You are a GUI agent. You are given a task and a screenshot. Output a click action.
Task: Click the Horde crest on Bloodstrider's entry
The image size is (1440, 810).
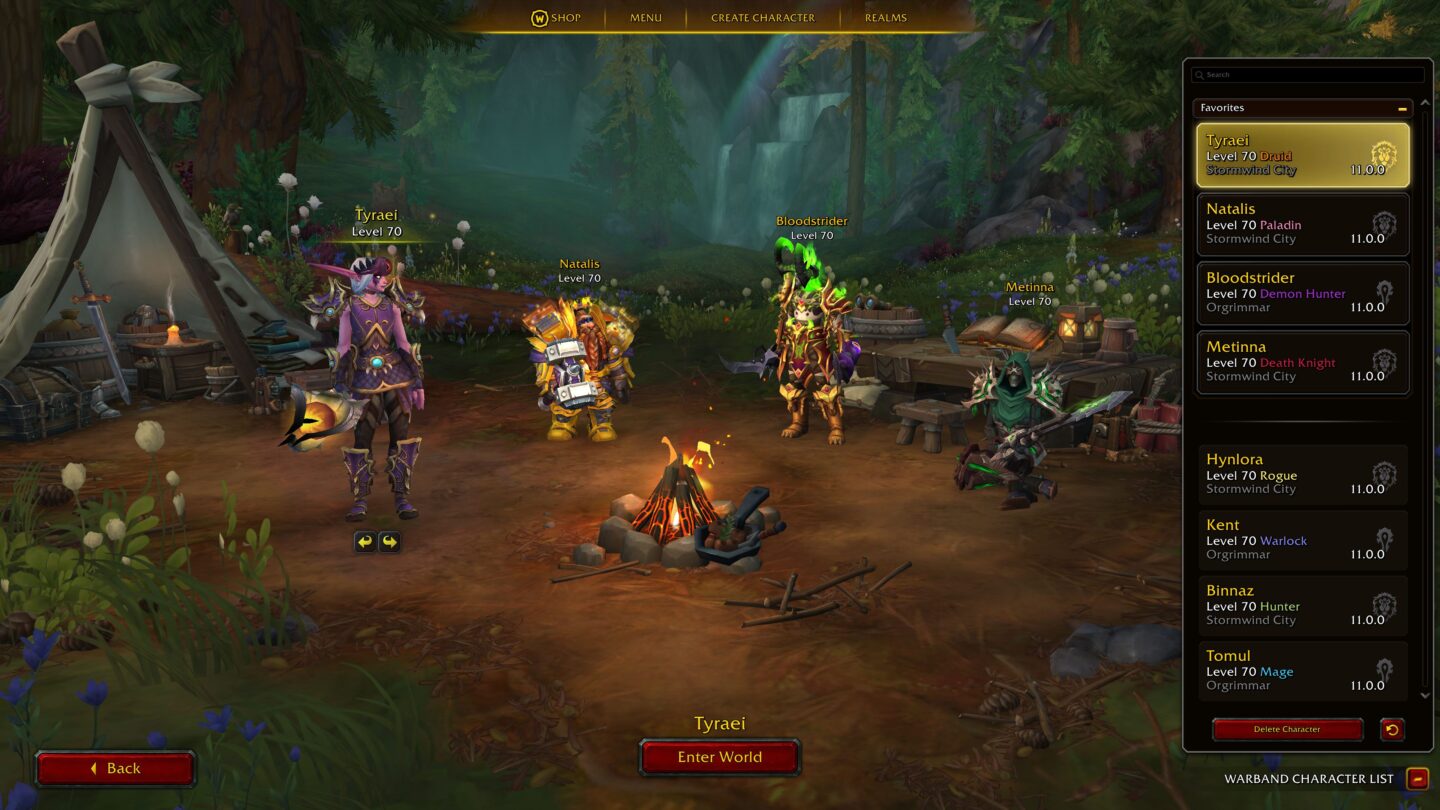pyautogui.click(x=1384, y=289)
